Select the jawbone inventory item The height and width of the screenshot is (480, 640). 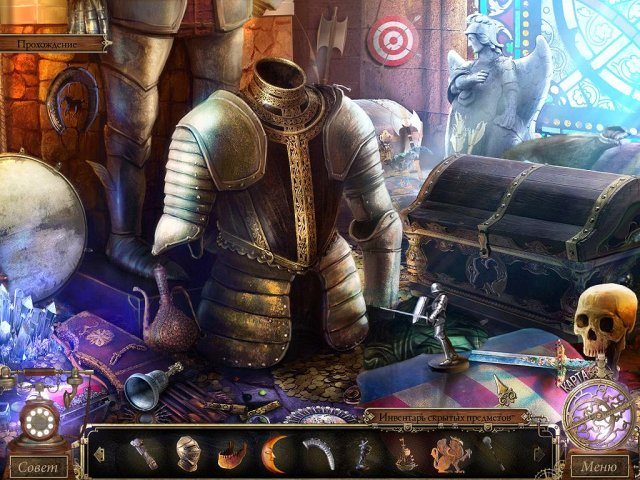(232, 453)
